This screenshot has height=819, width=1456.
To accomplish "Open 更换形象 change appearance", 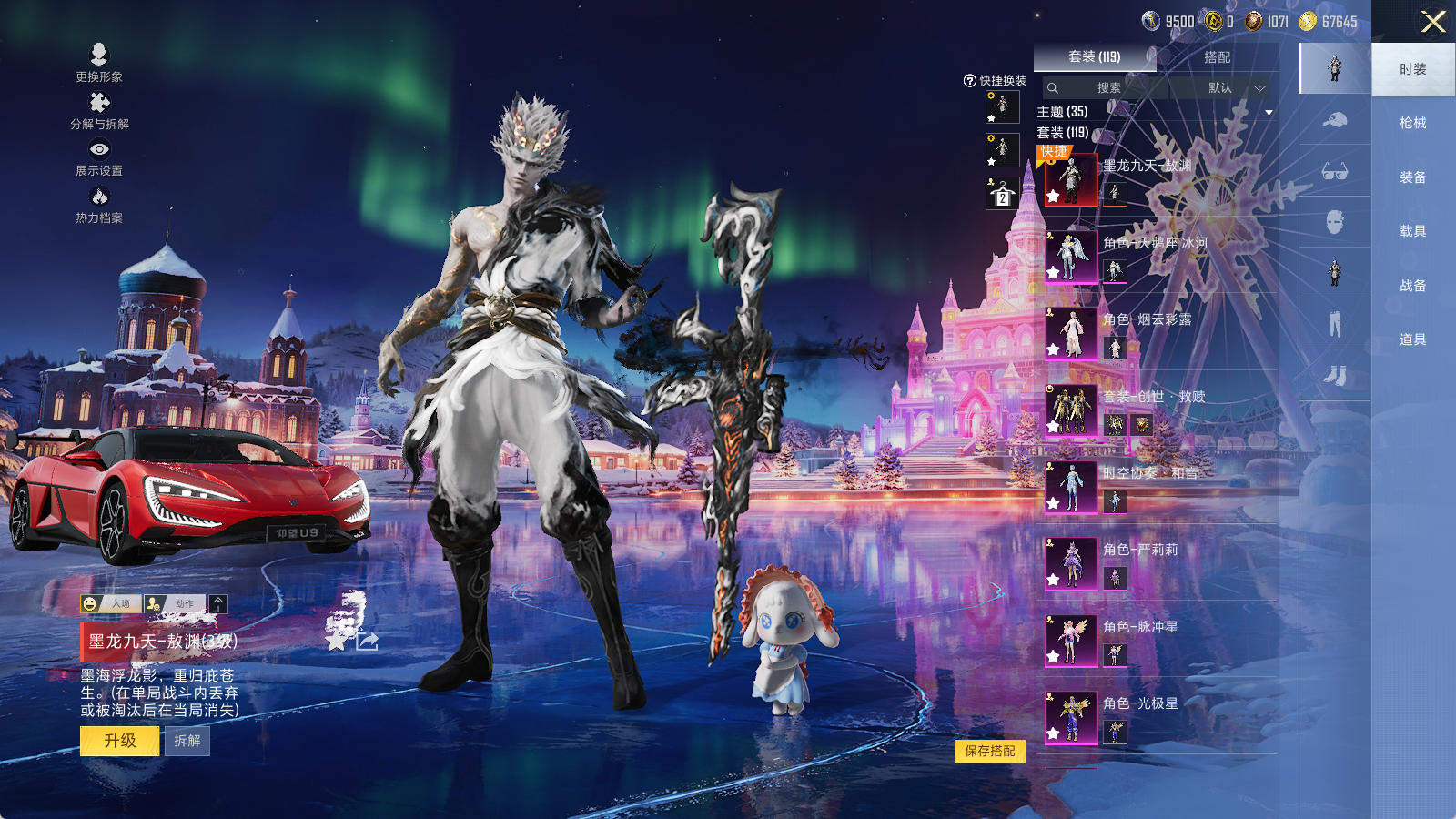I will coord(99,63).
